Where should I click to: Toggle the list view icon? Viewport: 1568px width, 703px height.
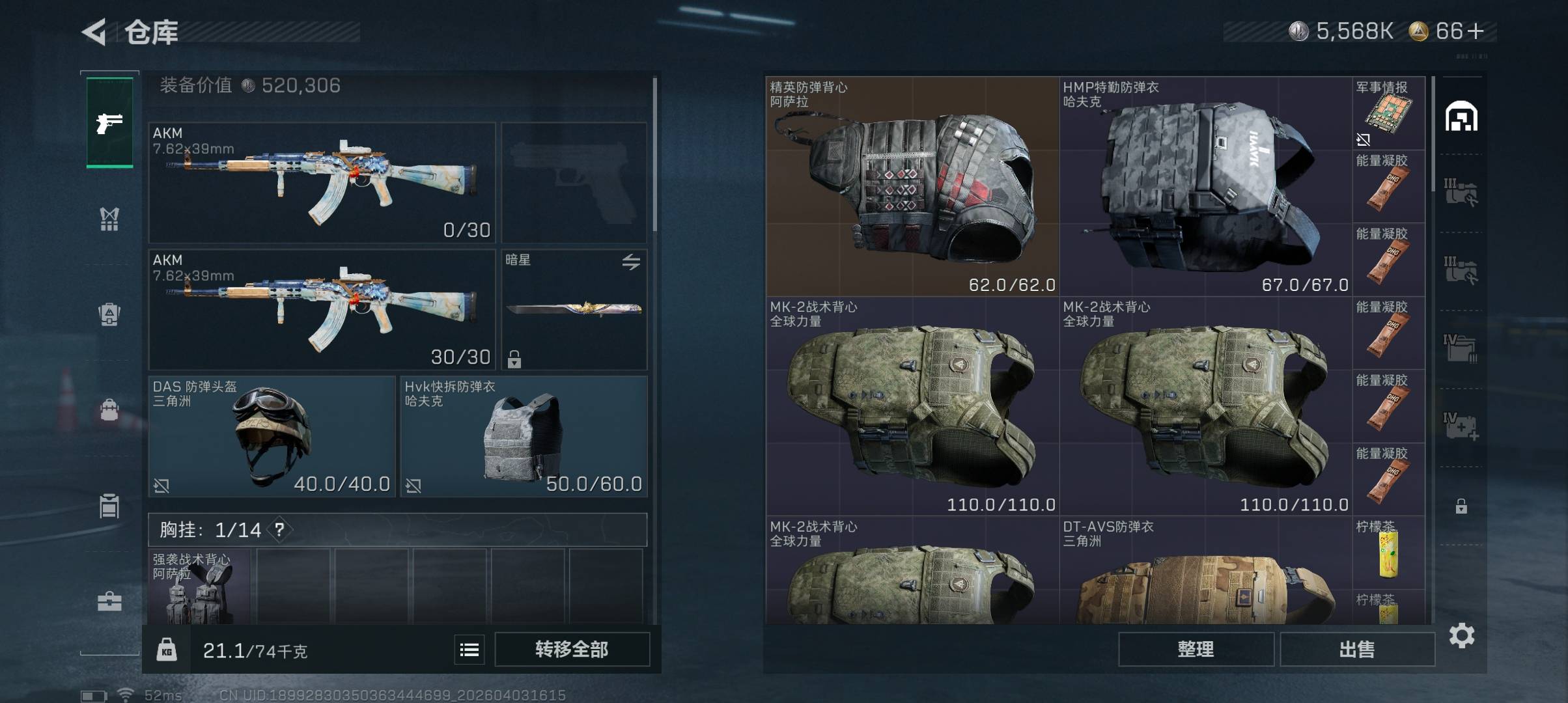469,650
